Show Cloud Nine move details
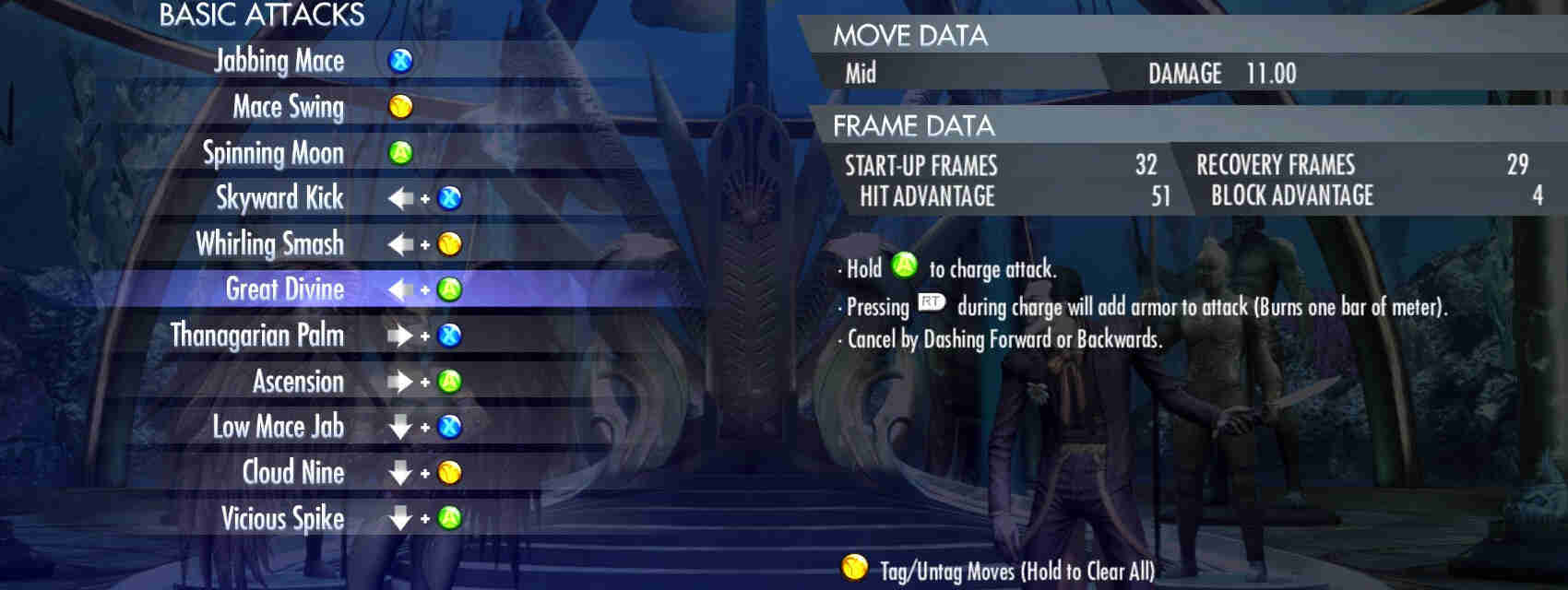 [x=292, y=473]
